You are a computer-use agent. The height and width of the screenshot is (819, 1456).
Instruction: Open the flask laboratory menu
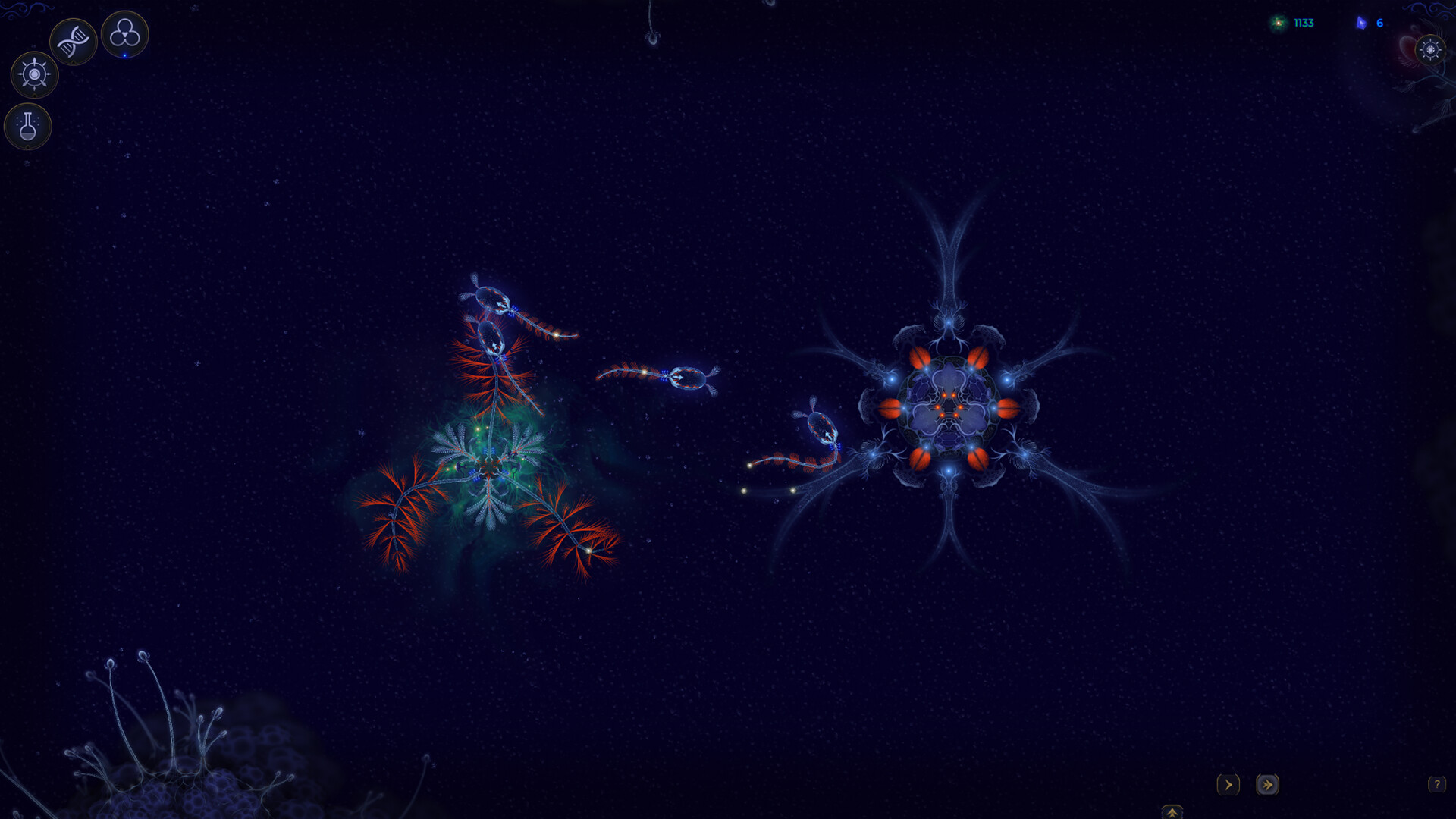click(28, 126)
